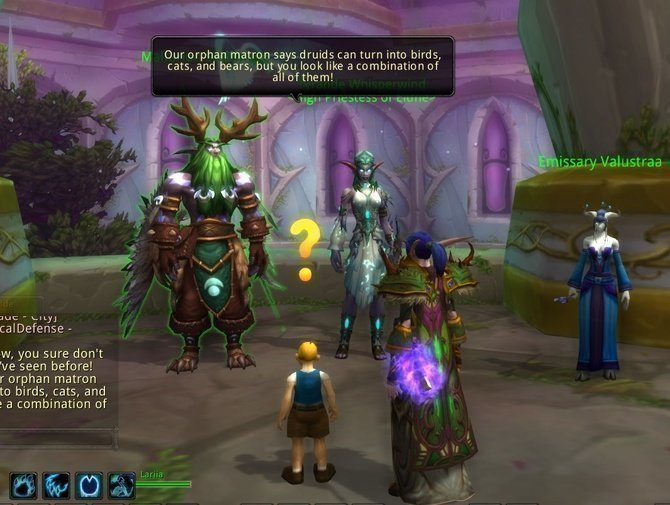This screenshot has width=670, height=505.
Task: Activate the slashing claw form icon
Action: click(x=57, y=486)
